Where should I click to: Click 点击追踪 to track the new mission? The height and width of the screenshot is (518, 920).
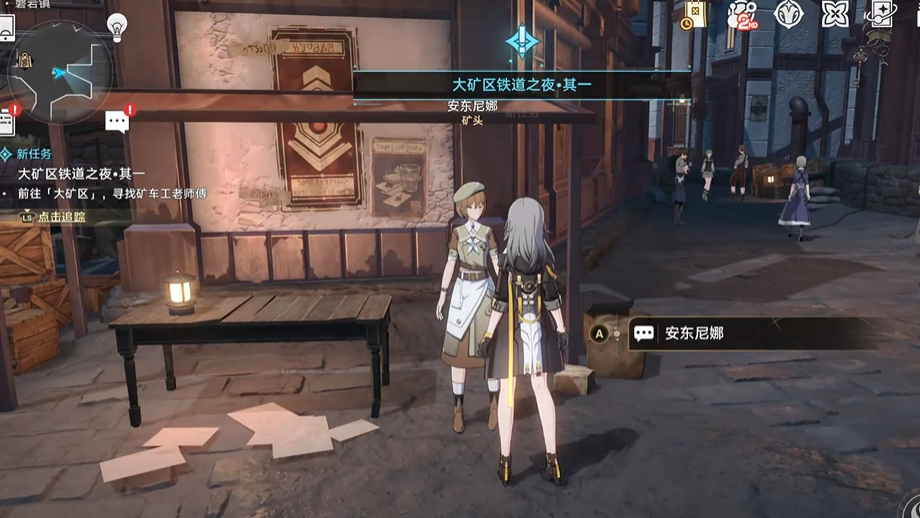61,217
